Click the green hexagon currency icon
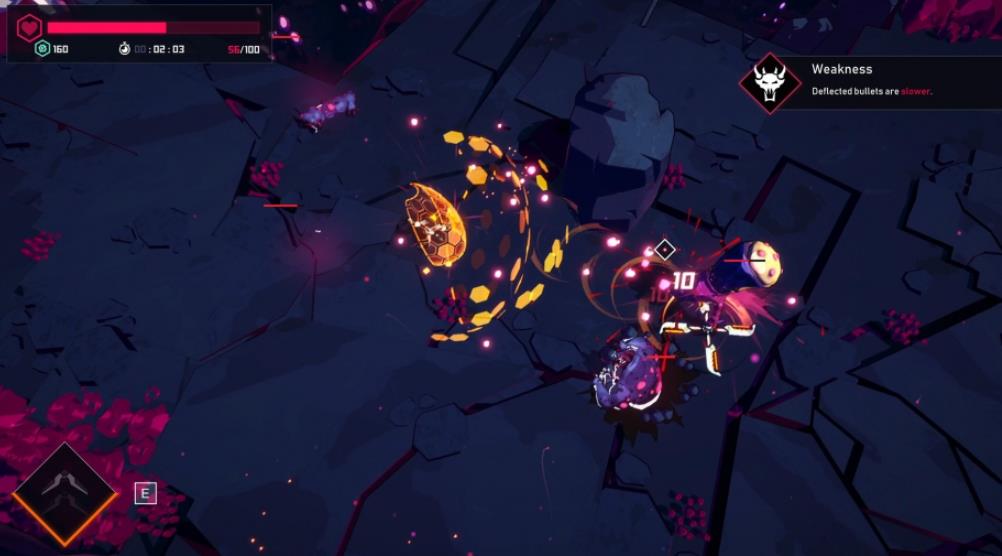 [x=42, y=49]
